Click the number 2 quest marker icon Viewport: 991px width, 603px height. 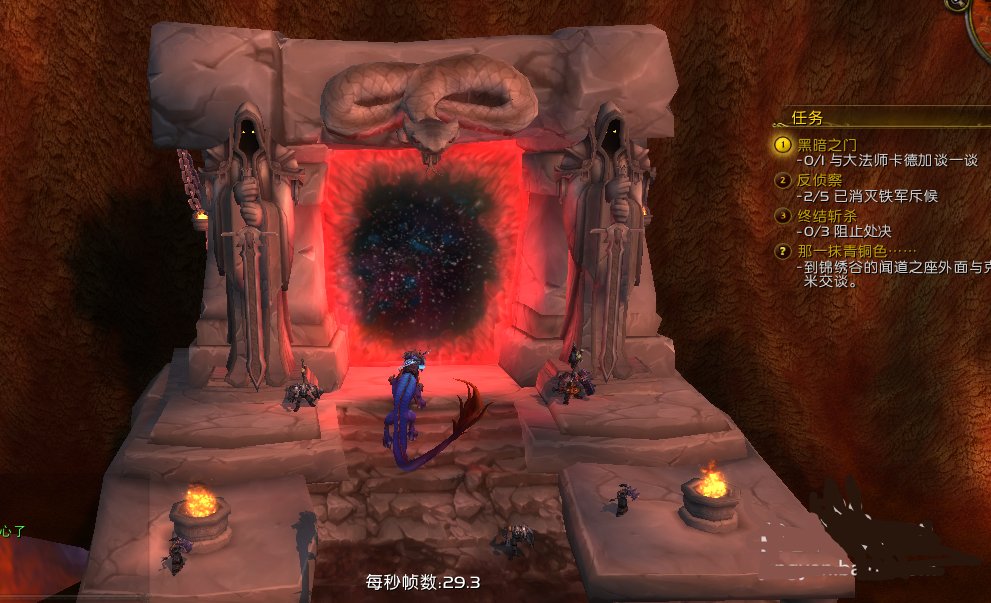pos(783,180)
